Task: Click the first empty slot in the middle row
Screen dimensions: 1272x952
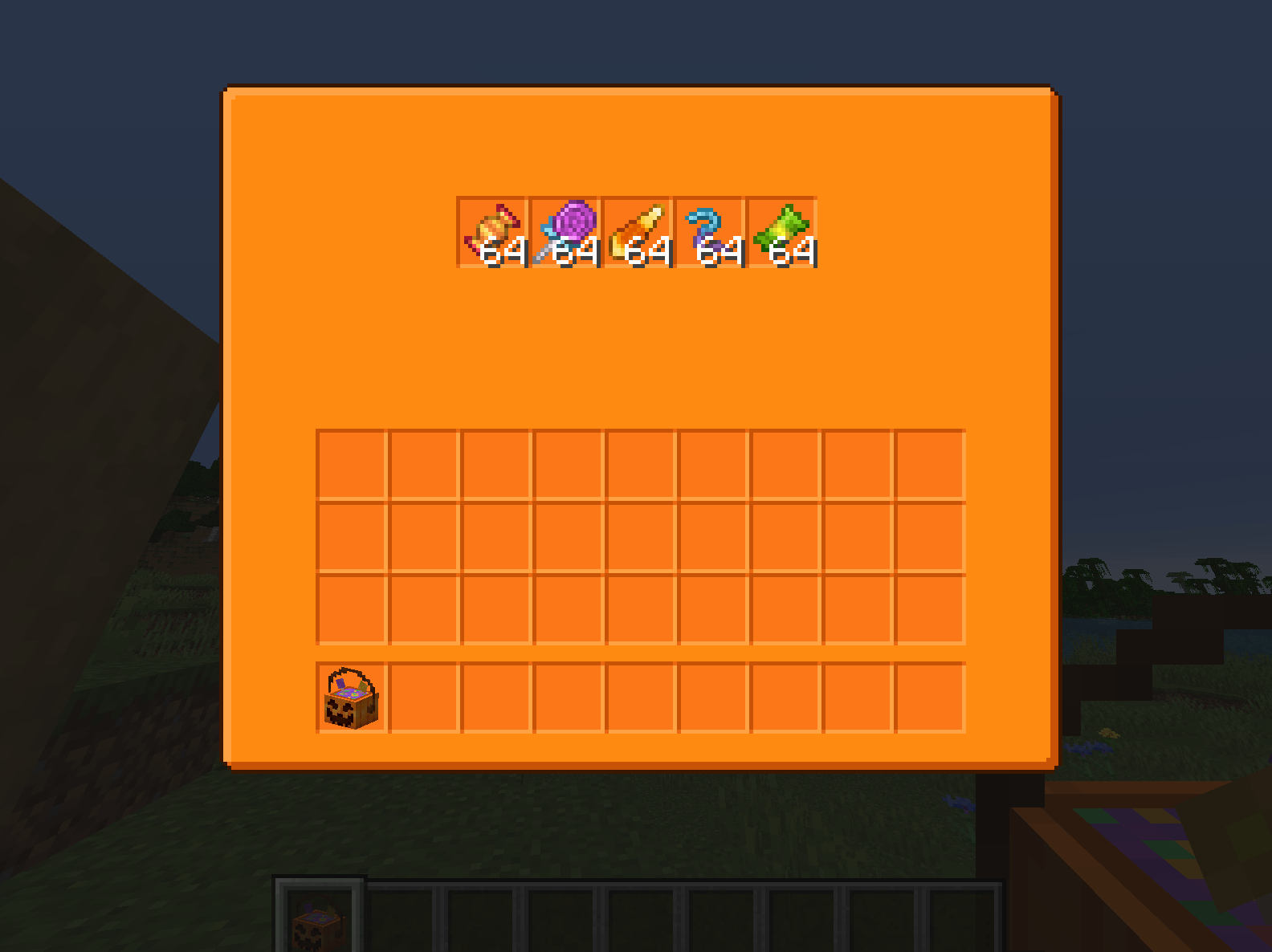Action: coord(351,536)
